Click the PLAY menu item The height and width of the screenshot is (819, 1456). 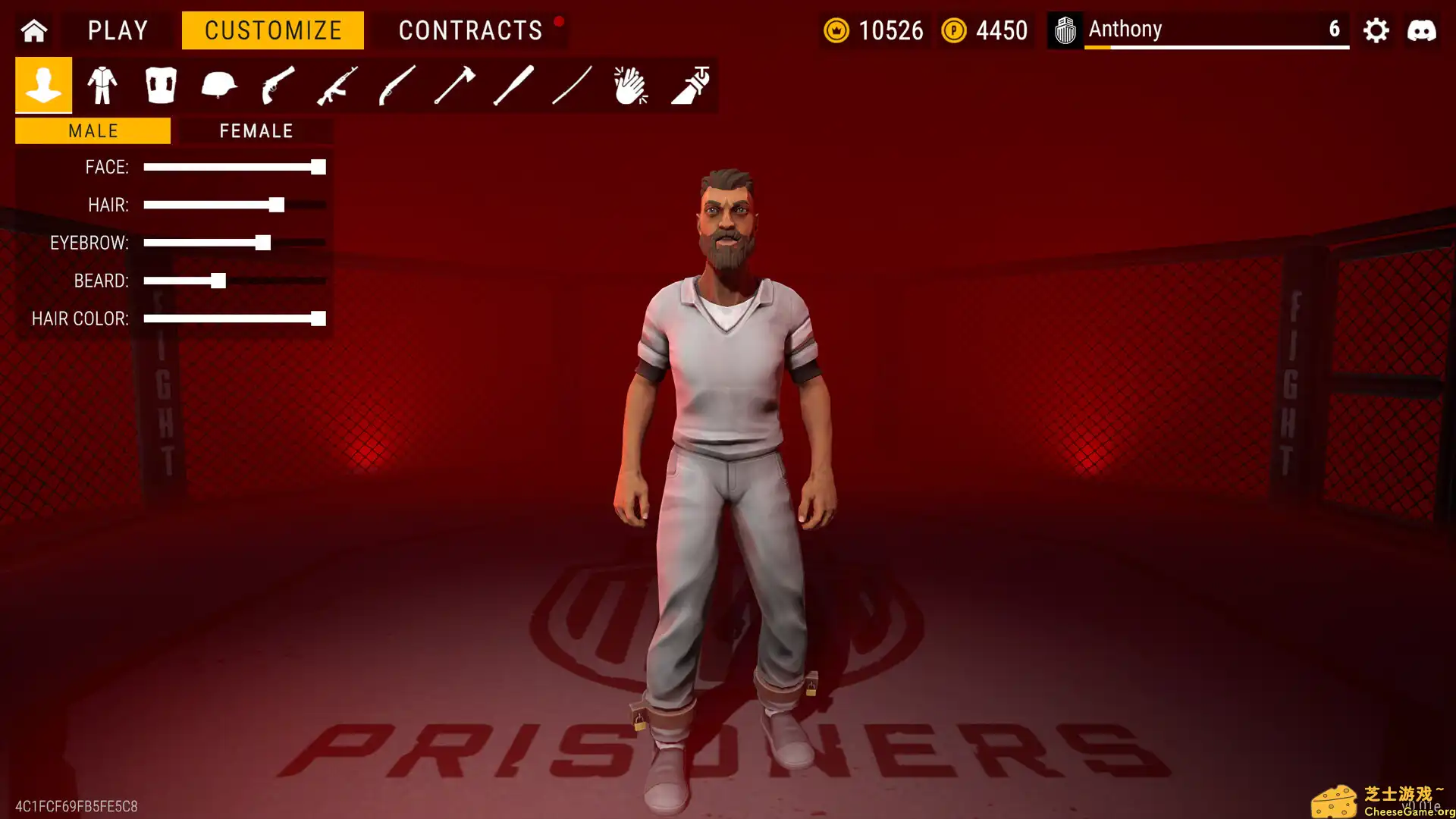[118, 30]
